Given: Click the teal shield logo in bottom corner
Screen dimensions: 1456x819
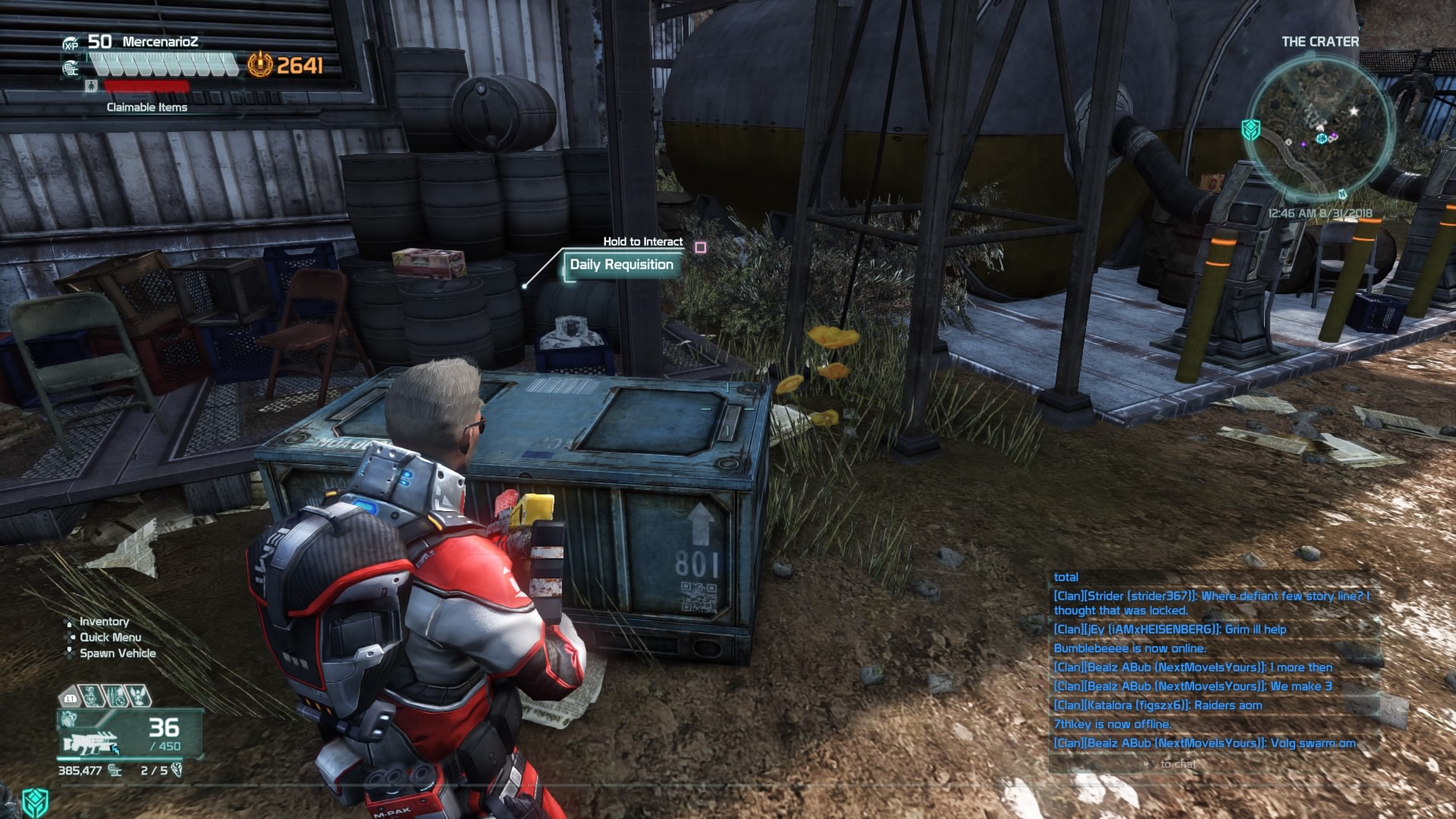Looking at the screenshot, I should click(x=35, y=801).
